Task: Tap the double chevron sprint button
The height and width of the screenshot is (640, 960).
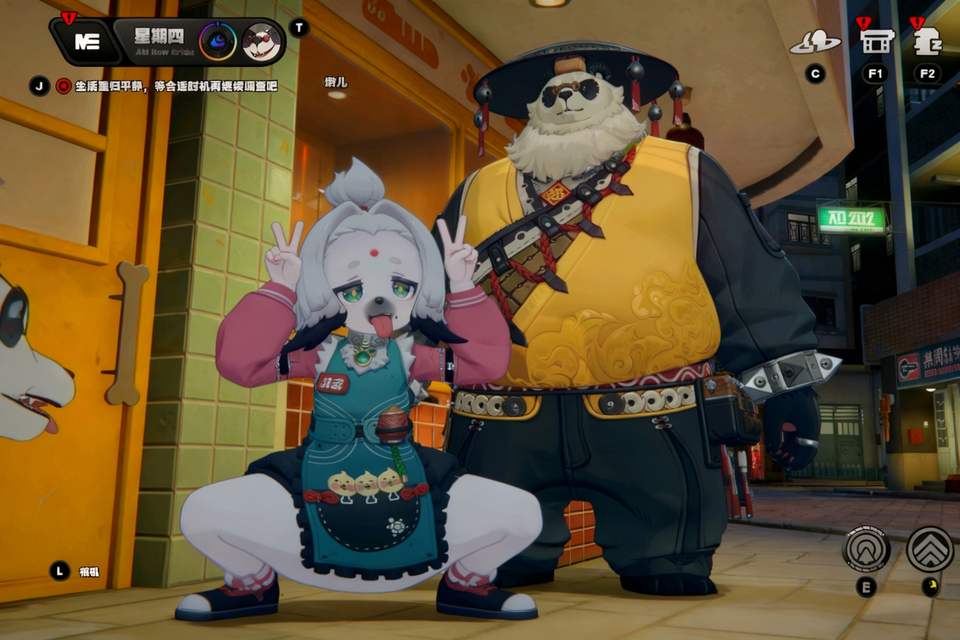Action: (x=930, y=549)
